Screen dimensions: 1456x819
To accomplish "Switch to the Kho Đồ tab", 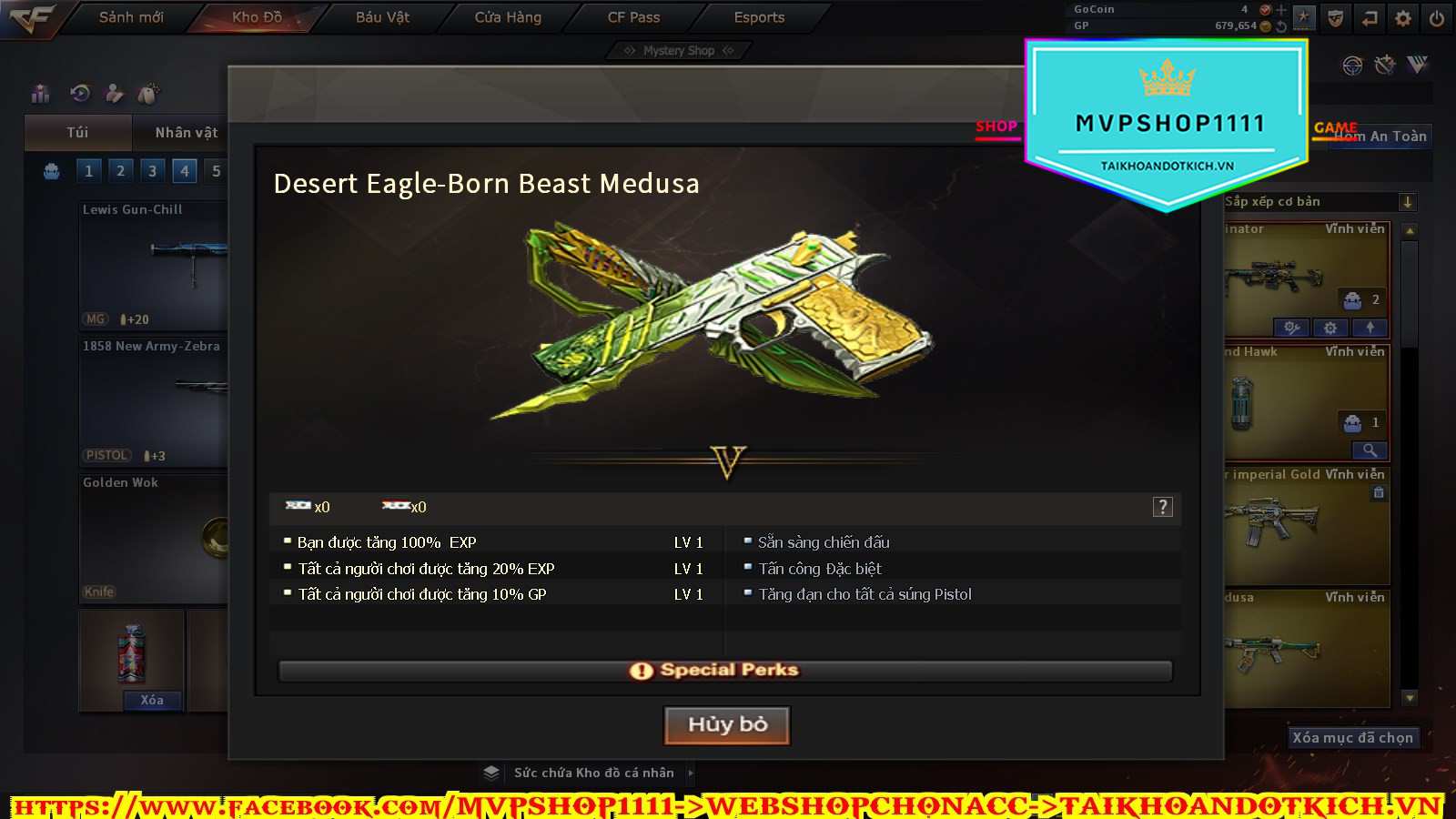I will click(257, 17).
